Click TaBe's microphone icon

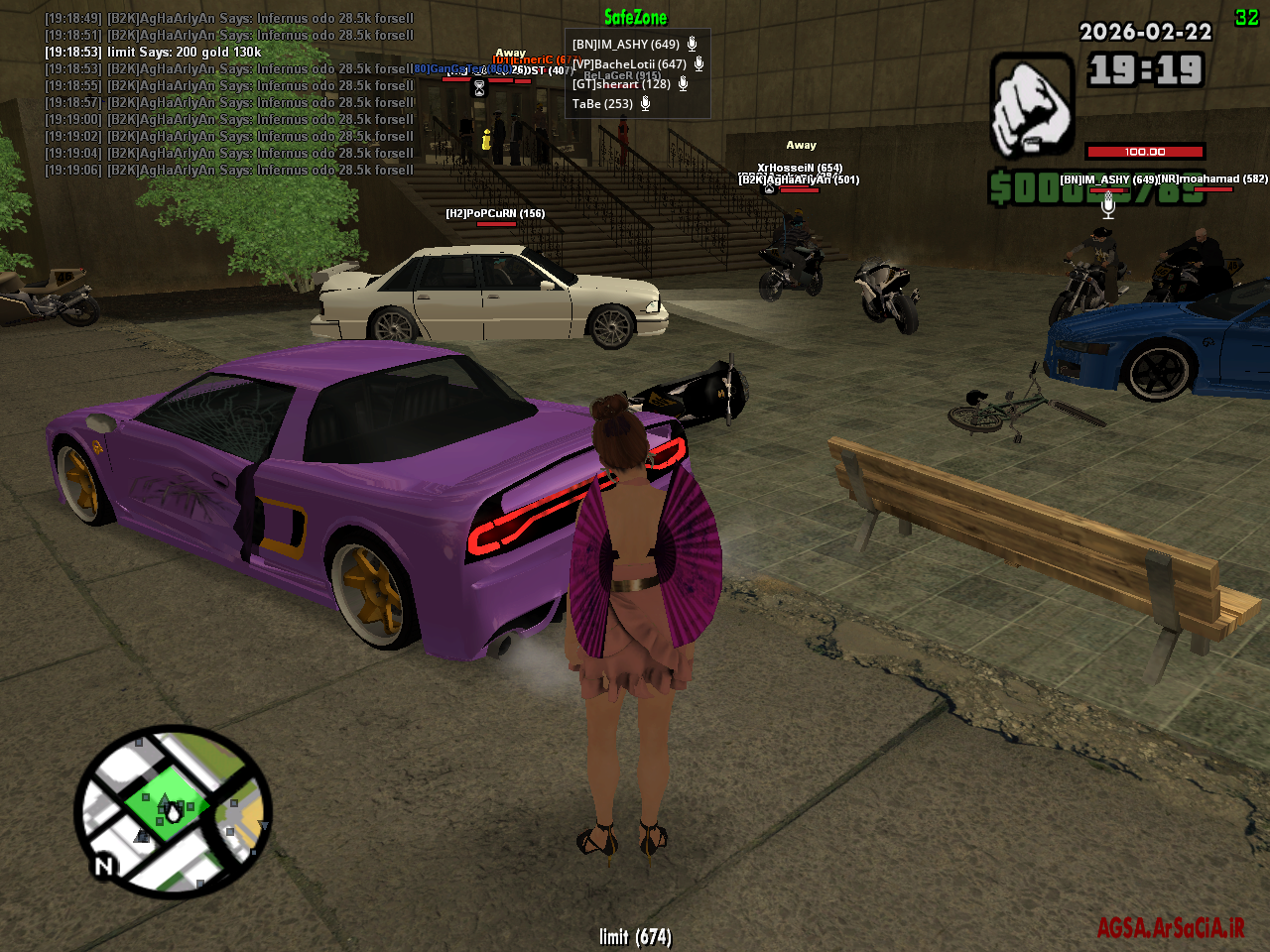click(x=645, y=104)
